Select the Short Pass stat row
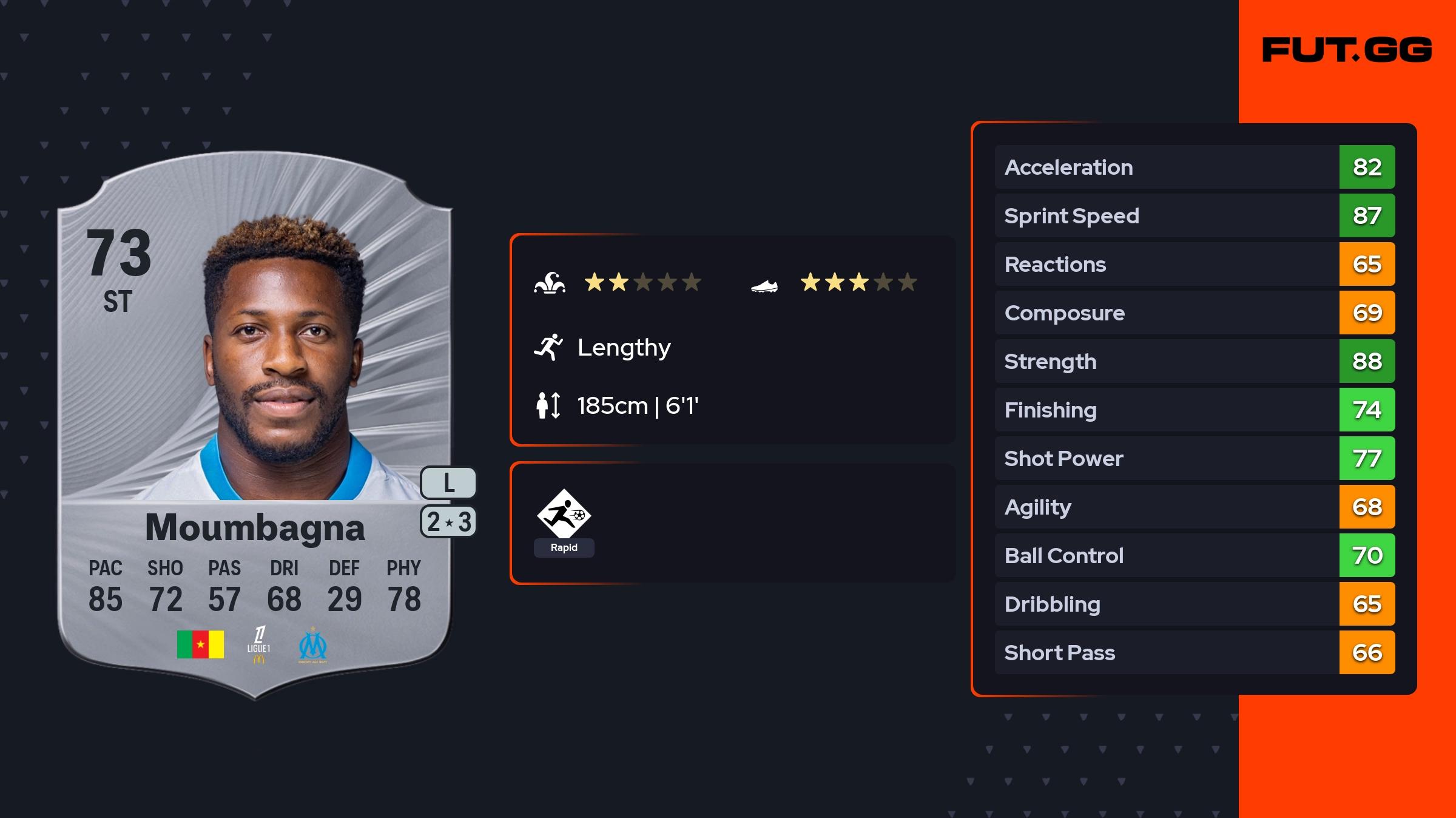This screenshot has width=1456, height=818. 1195,653
